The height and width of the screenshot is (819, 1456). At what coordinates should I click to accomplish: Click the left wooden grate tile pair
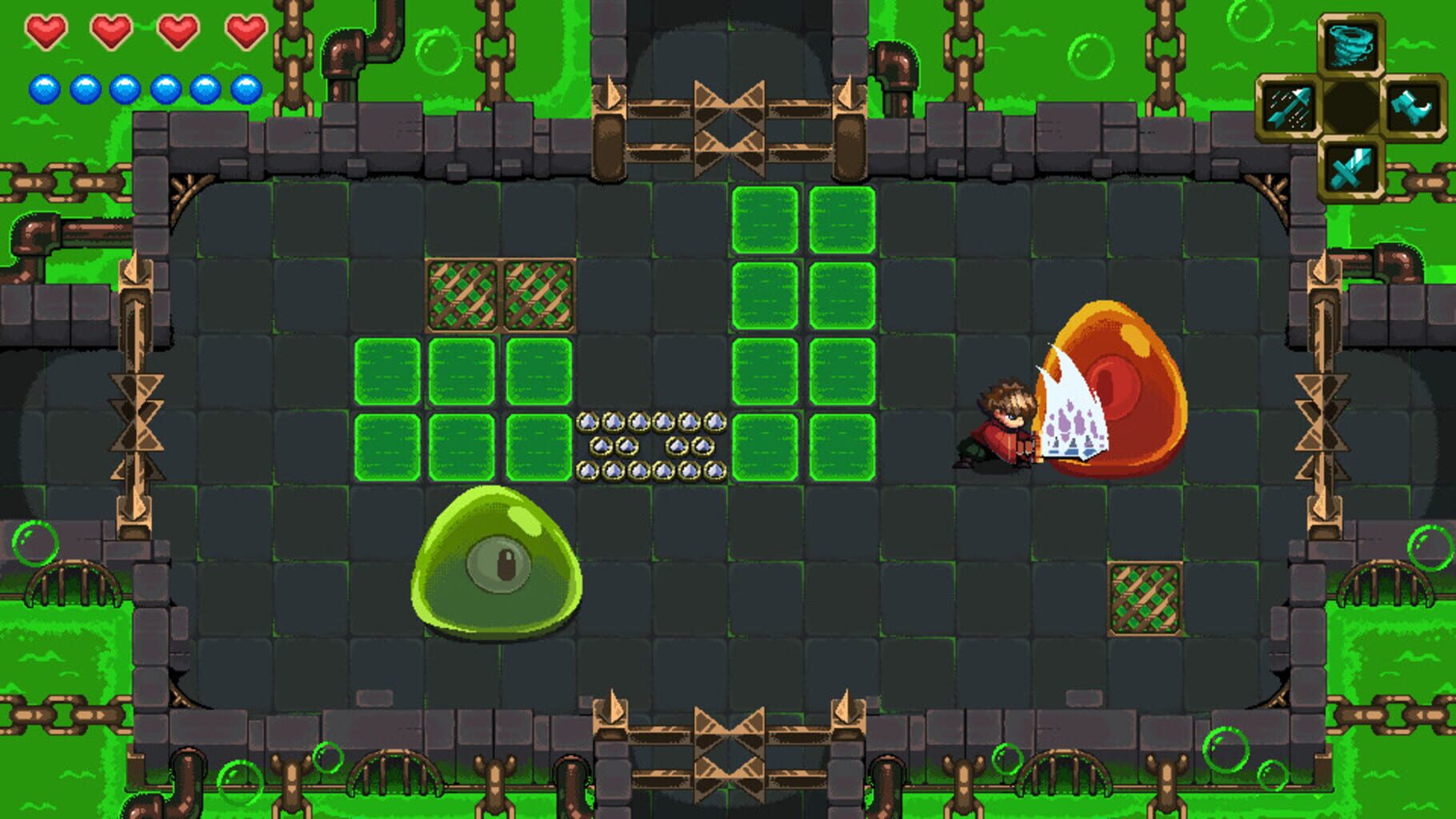500,296
